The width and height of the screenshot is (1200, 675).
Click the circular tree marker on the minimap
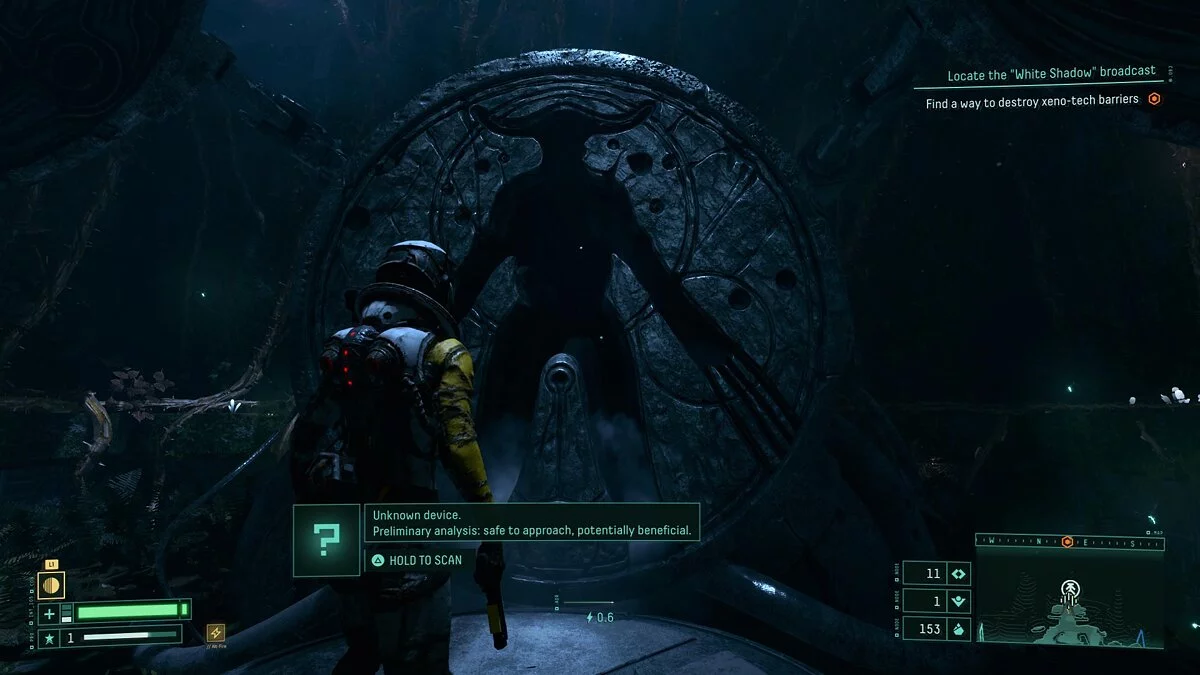[x=1069, y=586]
